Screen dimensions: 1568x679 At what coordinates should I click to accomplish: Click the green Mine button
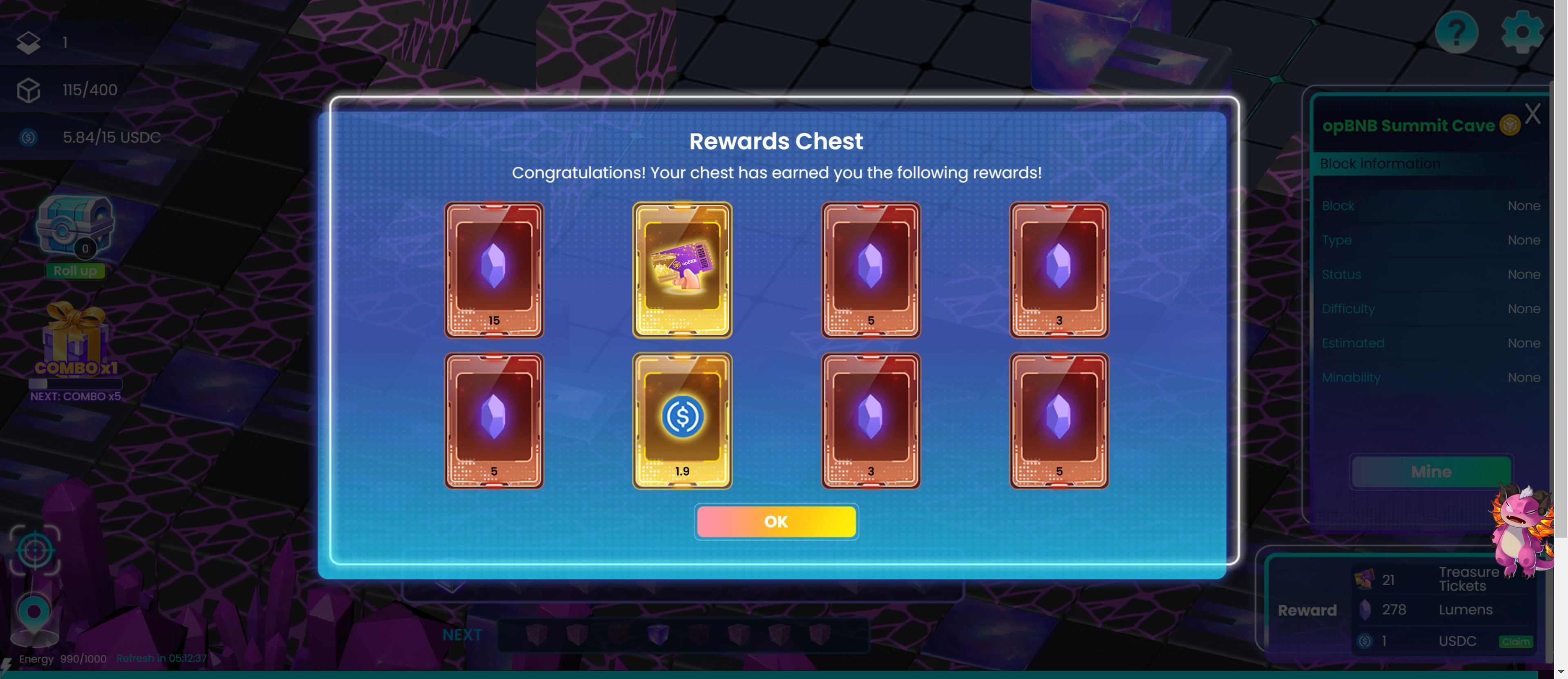1430,471
